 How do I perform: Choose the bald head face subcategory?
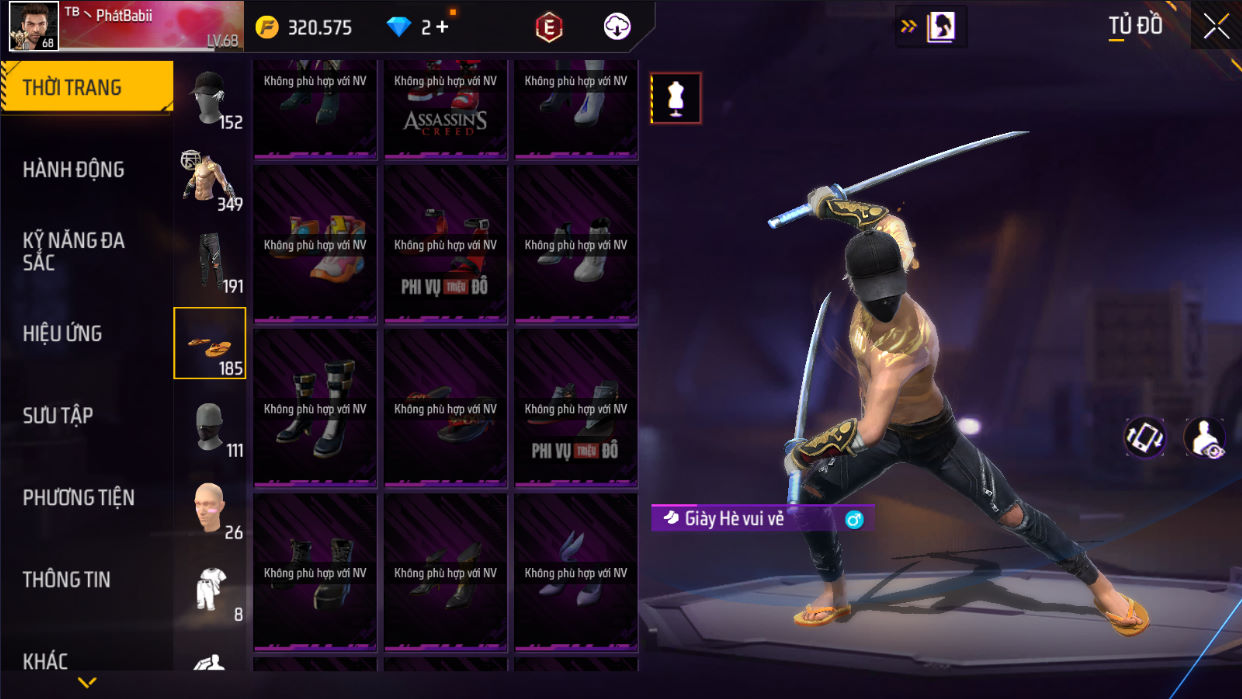(210, 508)
